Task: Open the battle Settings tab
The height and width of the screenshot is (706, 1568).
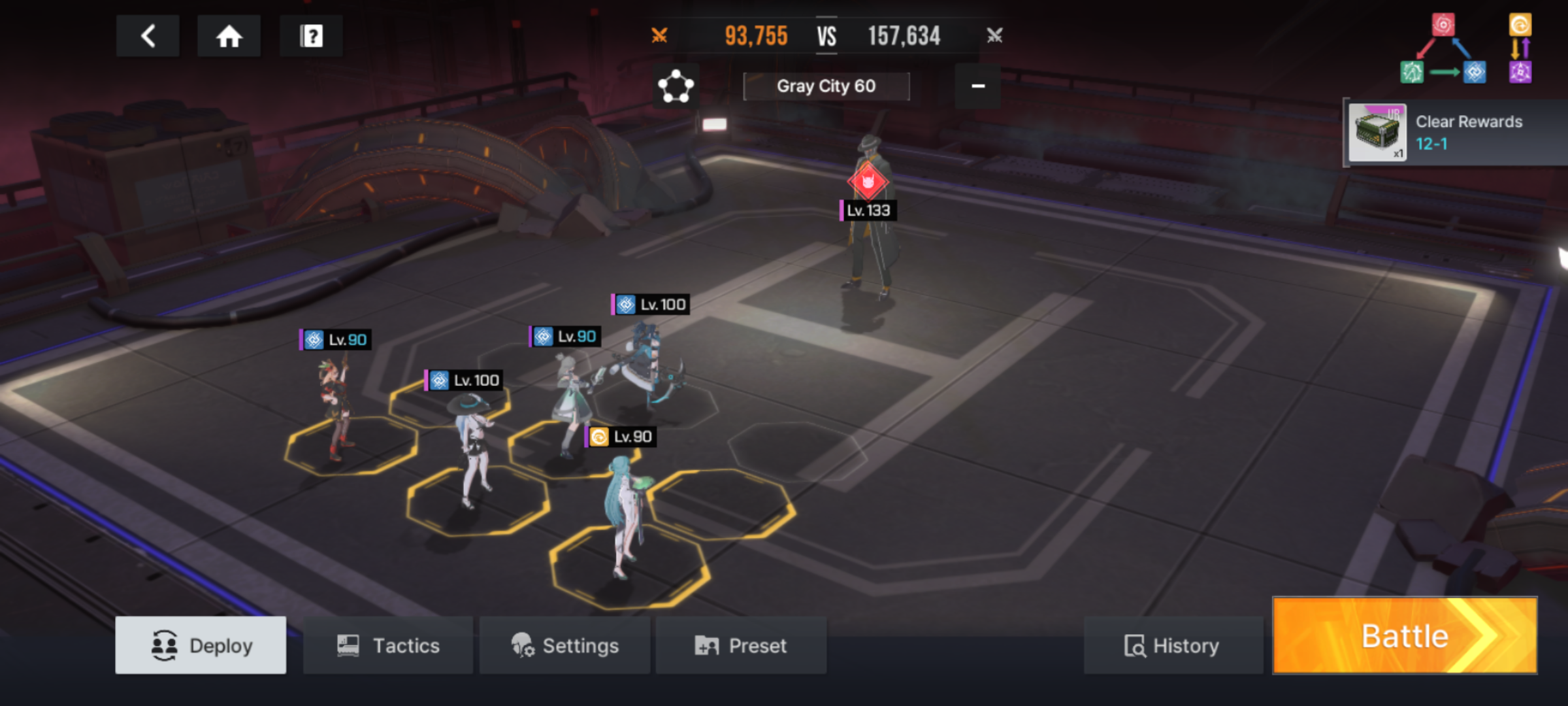Action: tap(564, 645)
